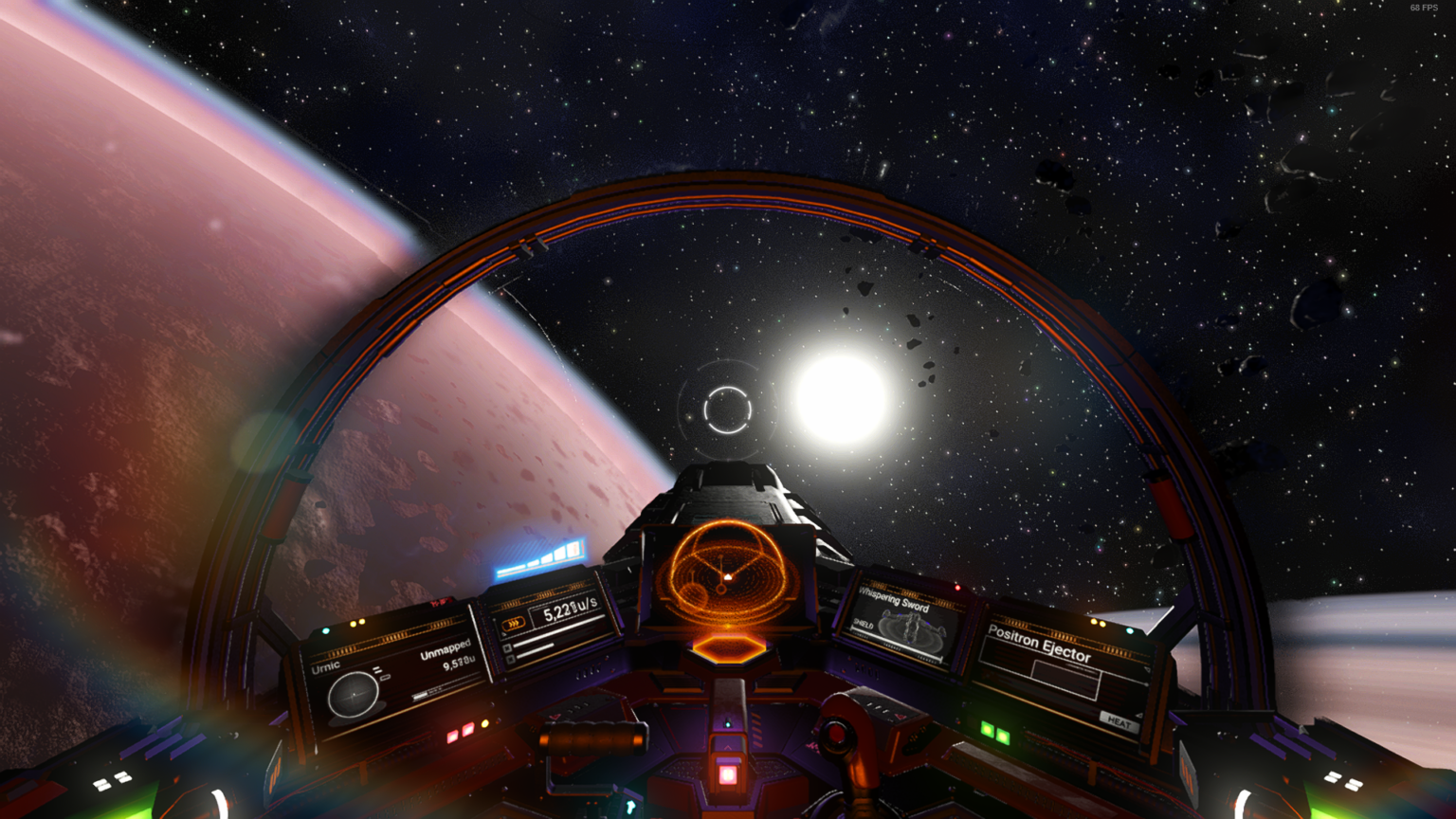The height and width of the screenshot is (819, 1456).
Task: Select the HEAT indicator on the weapon panel
Action: click(1119, 723)
